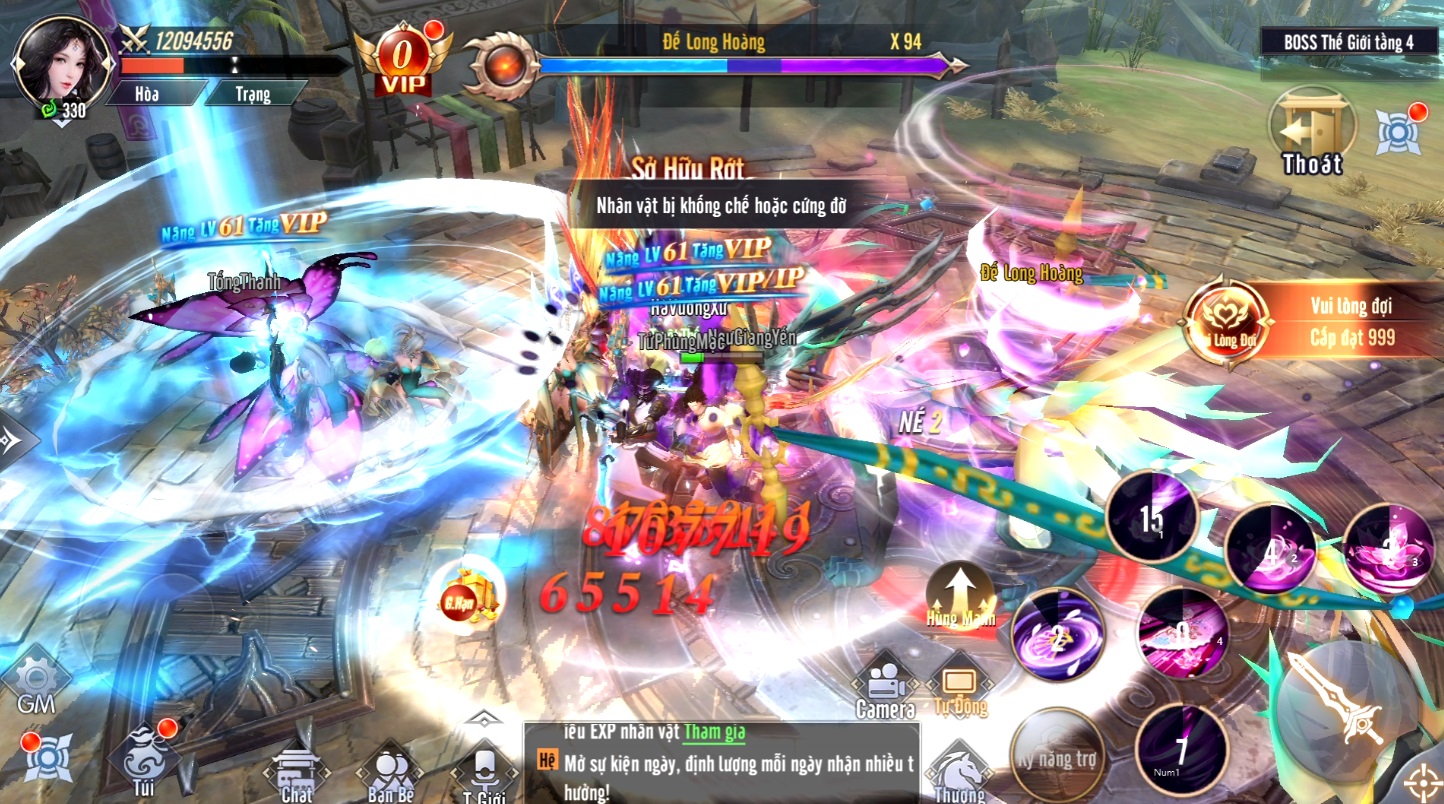Exit the boss area with Thoát
The height and width of the screenshot is (804, 1444).
point(1311,133)
